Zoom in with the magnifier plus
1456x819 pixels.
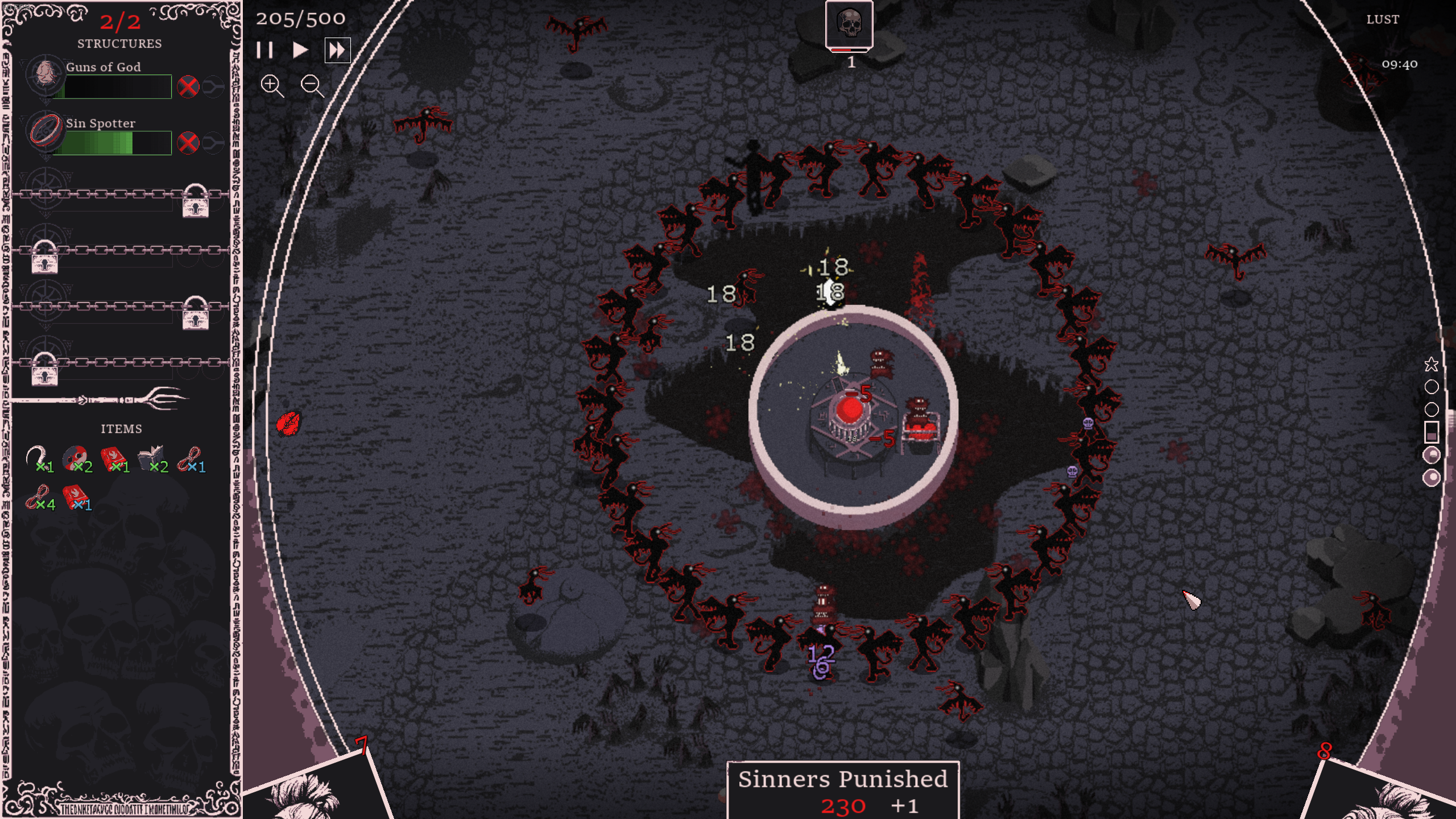tap(271, 86)
